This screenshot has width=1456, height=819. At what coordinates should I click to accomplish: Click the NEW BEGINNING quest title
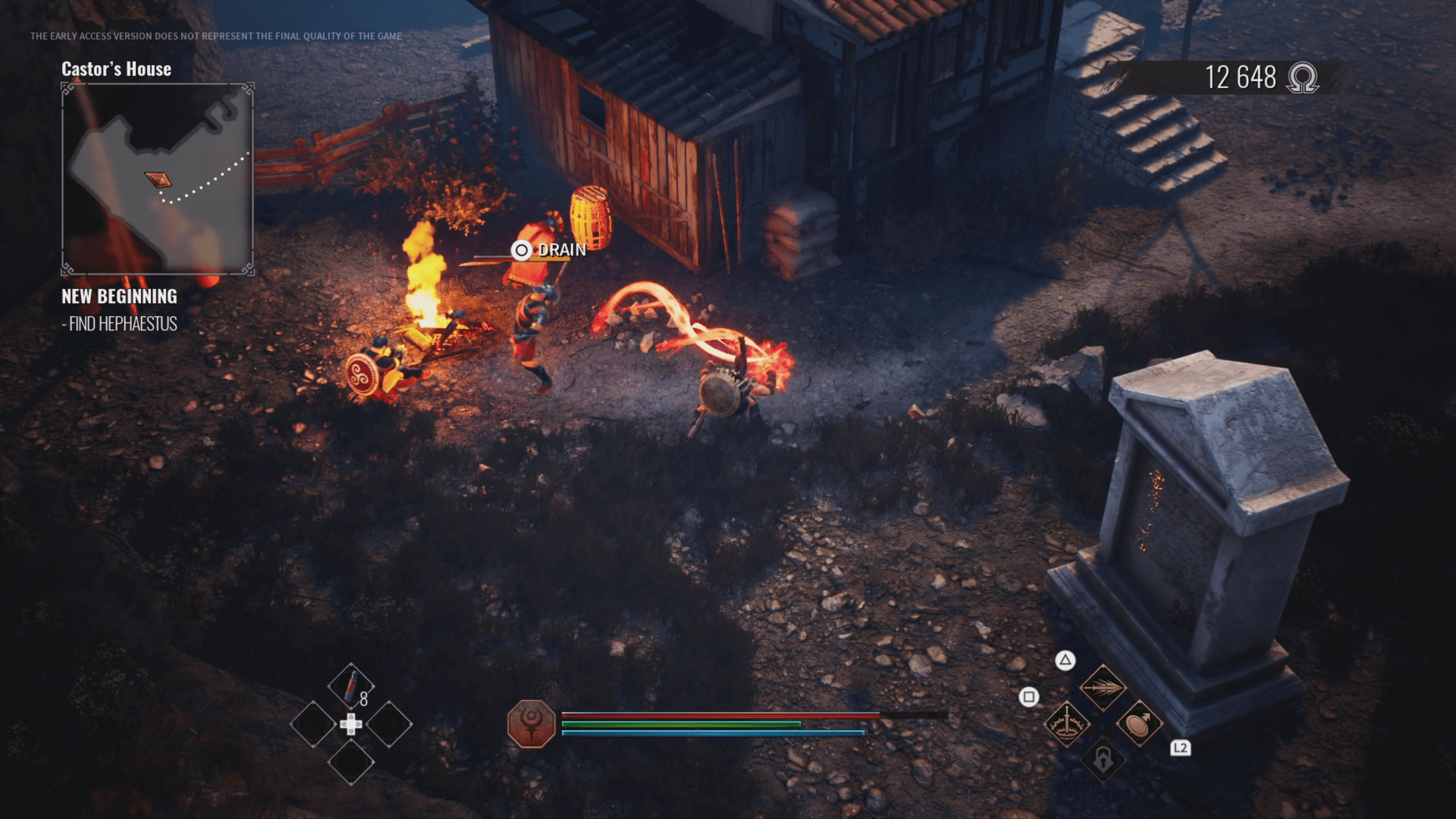point(119,297)
